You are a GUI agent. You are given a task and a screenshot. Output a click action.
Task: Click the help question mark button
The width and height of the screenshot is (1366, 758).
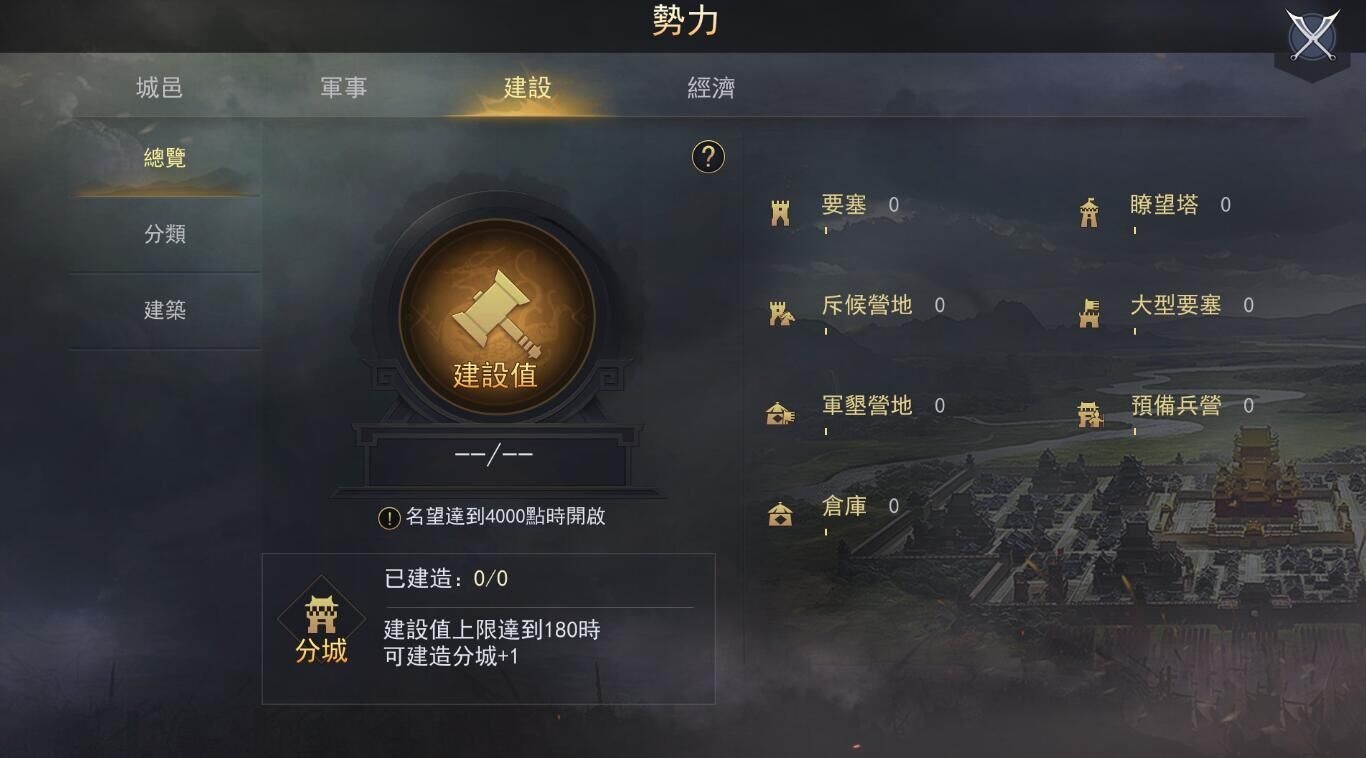708,158
